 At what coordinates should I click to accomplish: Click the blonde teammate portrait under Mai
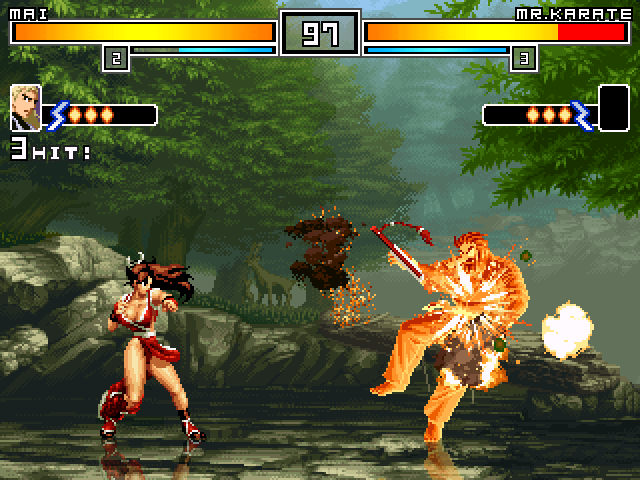25,108
